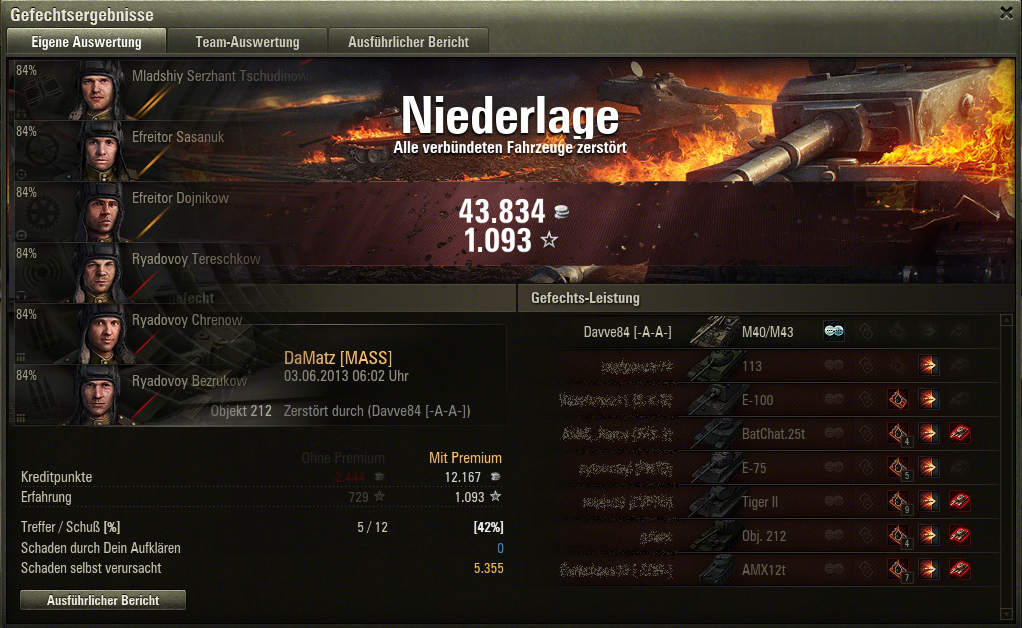1022x628 pixels.
Task: Choose the E-100 enemy row
Action: click(x=760, y=400)
